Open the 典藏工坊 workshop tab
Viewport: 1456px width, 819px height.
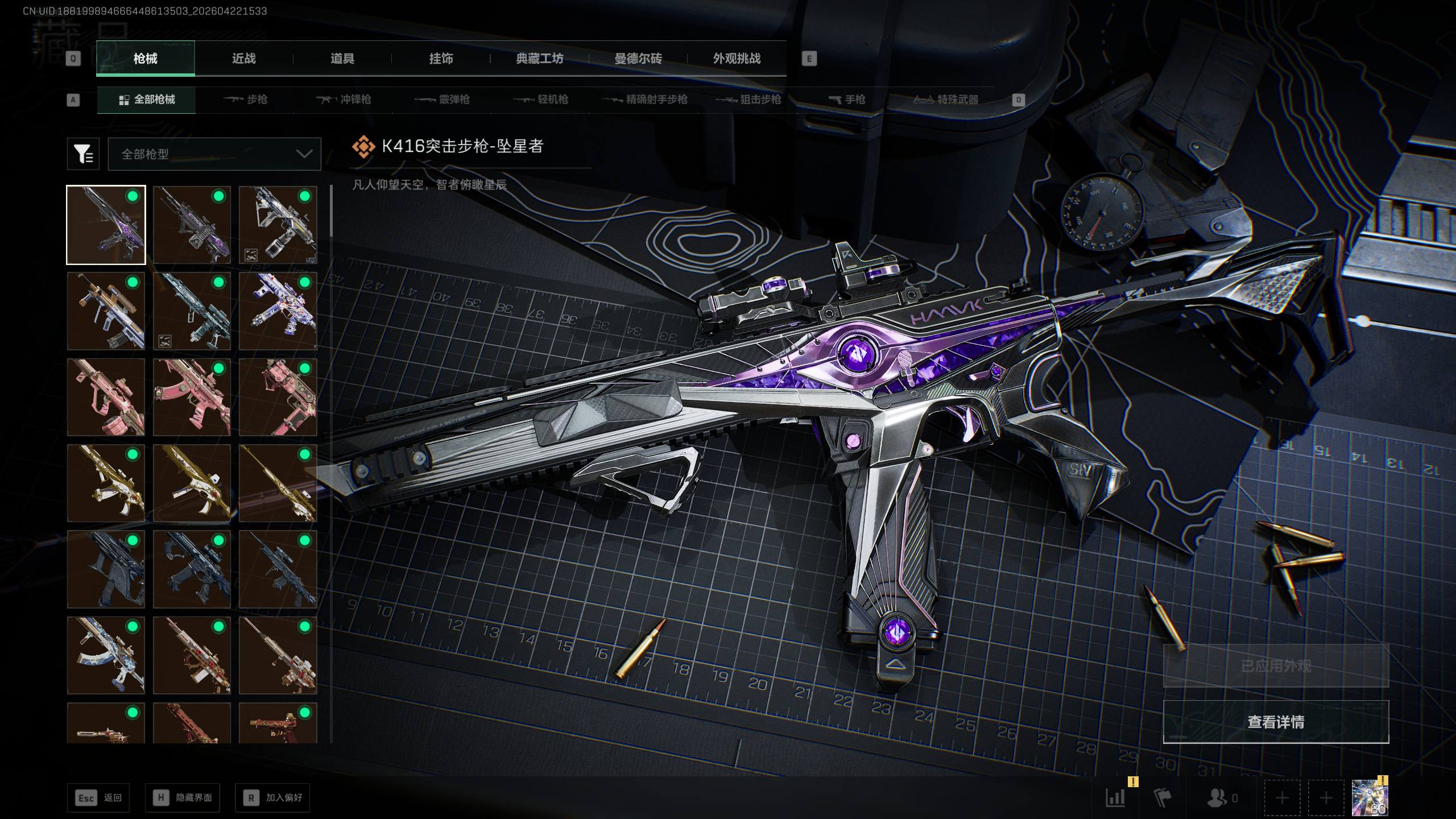(x=539, y=59)
